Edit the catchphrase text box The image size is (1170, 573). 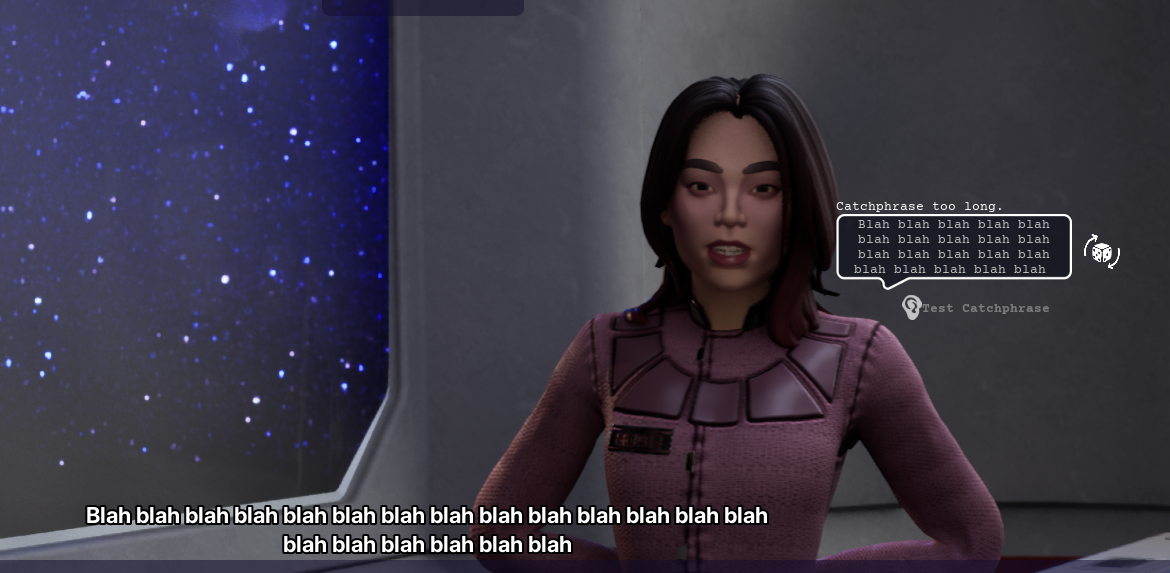[x=953, y=246]
